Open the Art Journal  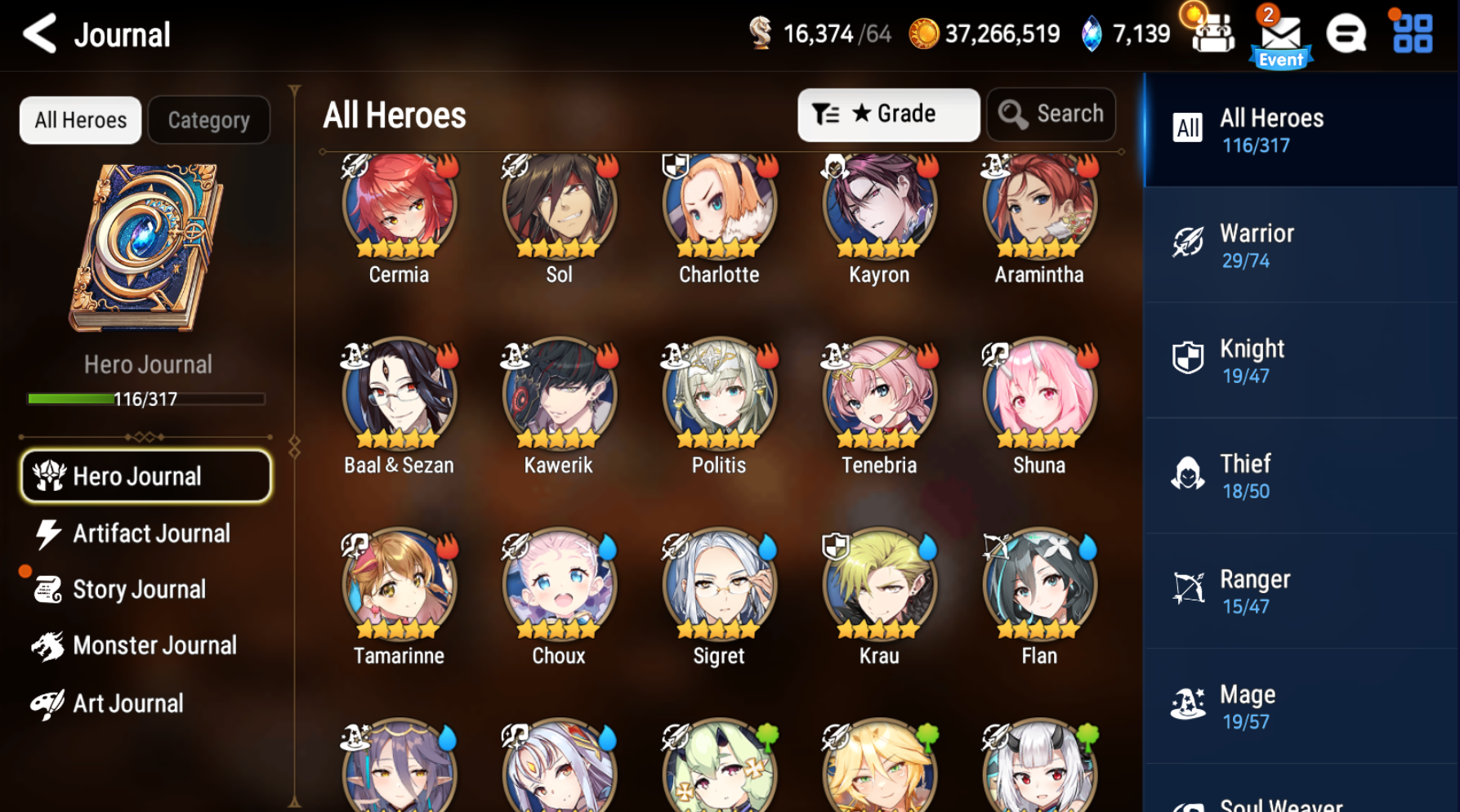(x=128, y=703)
